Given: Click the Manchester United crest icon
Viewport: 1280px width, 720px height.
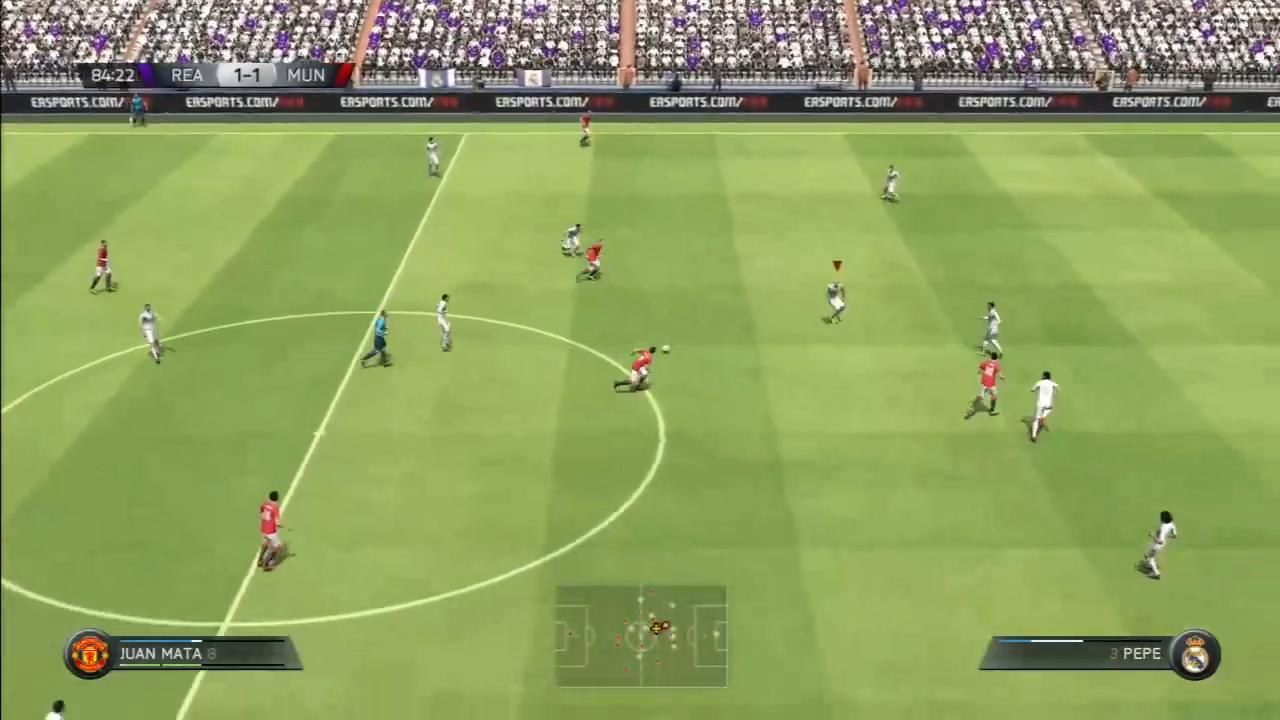Looking at the screenshot, I should click(x=90, y=653).
